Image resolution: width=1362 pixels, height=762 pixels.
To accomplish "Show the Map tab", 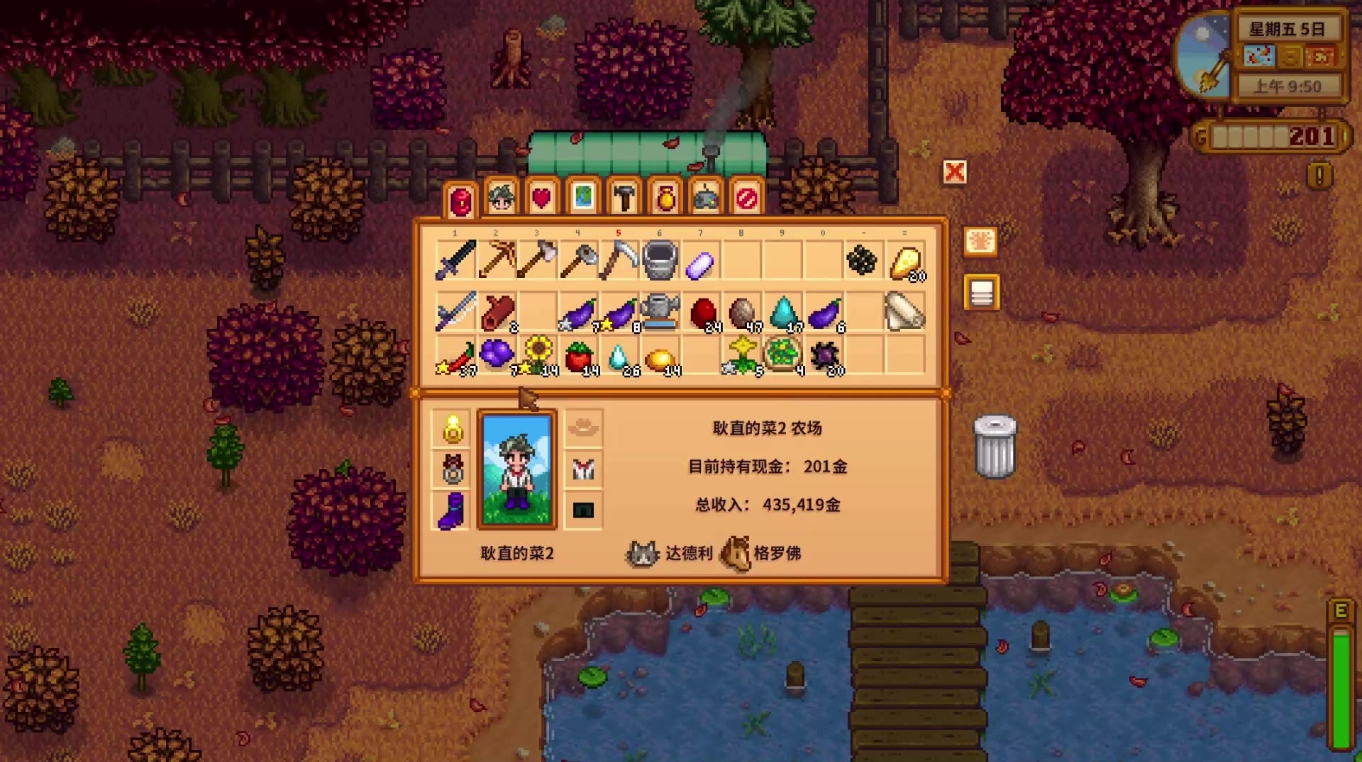I will pos(583,198).
